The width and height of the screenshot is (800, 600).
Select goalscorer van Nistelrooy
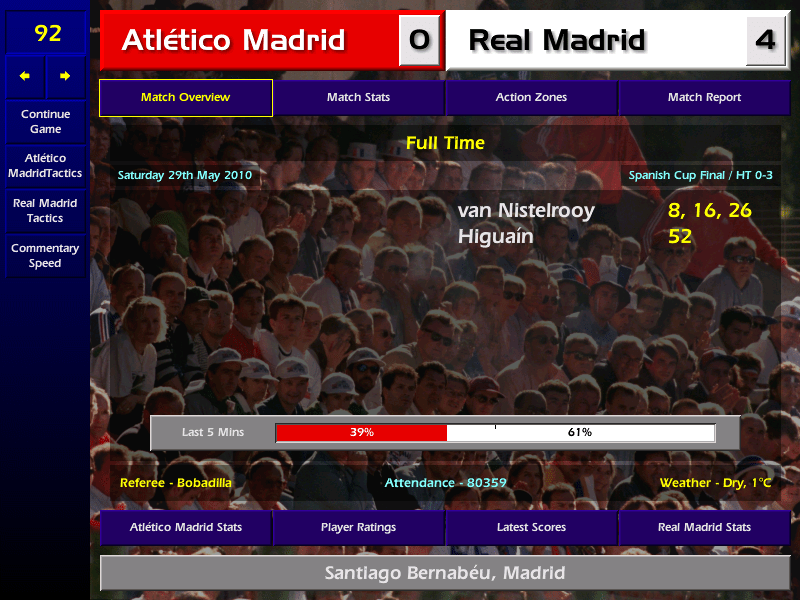(x=526, y=211)
